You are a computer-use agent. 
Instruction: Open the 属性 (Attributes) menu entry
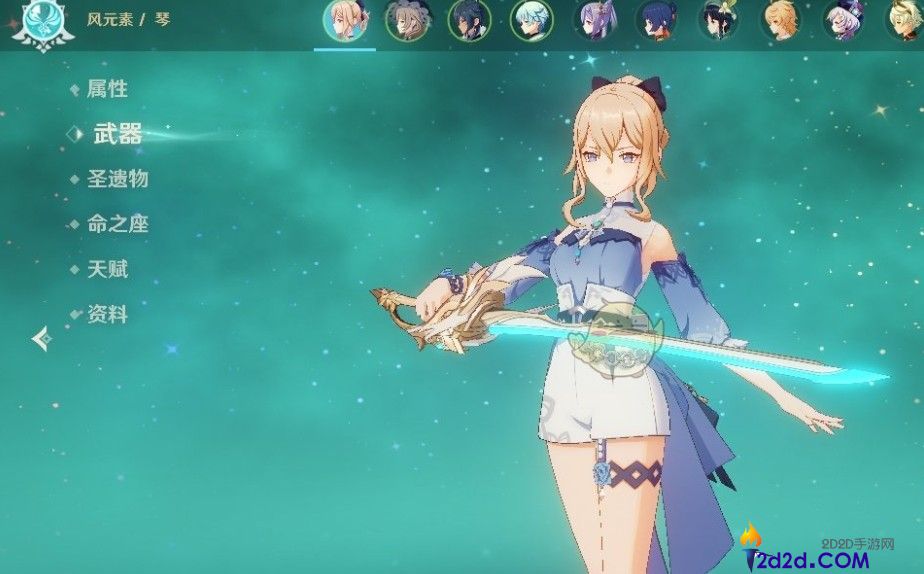point(107,89)
